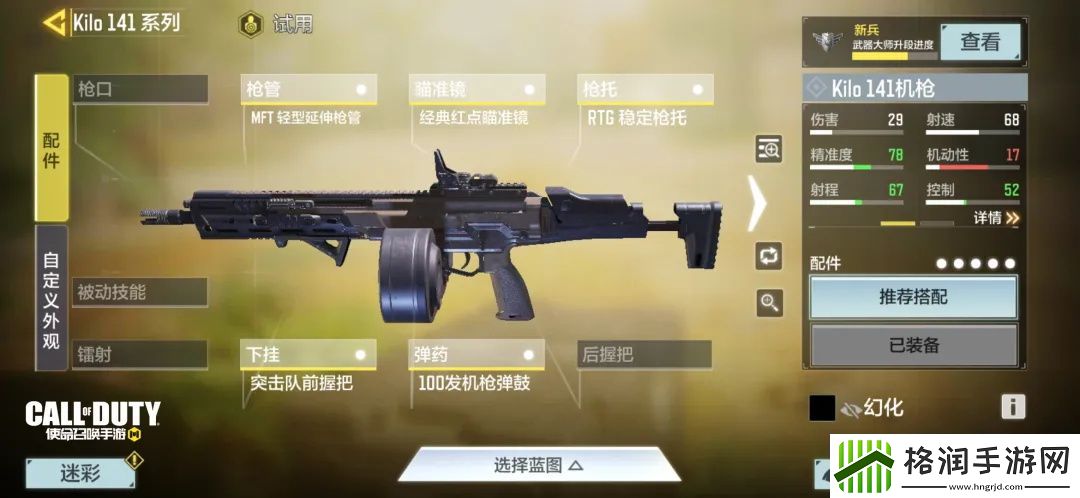The height and width of the screenshot is (498, 1080).
Task: Choose the 弹药 ammunition slot
Action: point(476,354)
